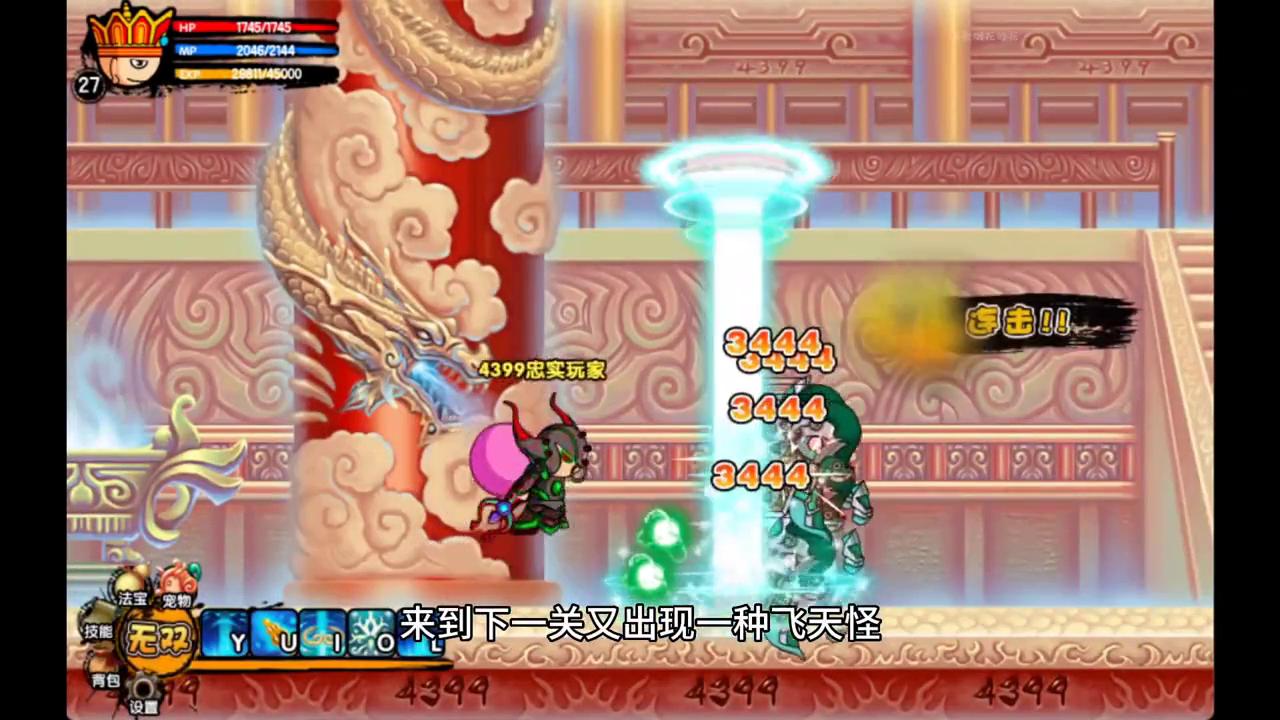Activate the 无双 Wushuang special move
Image resolution: width=1280 pixels, height=720 pixels.
tap(156, 637)
